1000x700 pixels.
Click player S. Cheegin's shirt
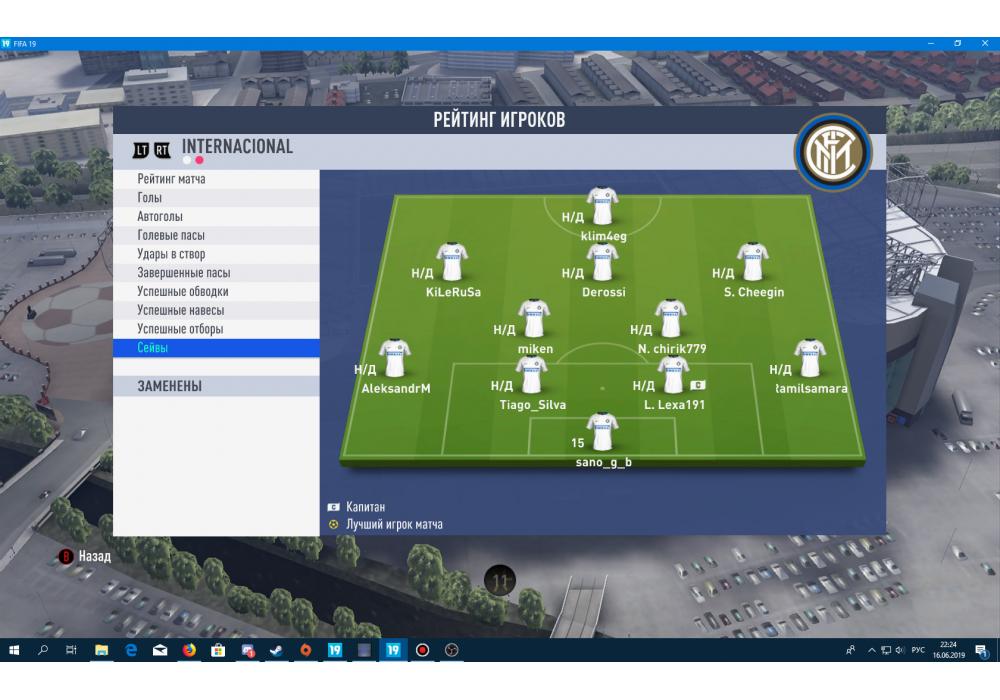tap(752, 262)
